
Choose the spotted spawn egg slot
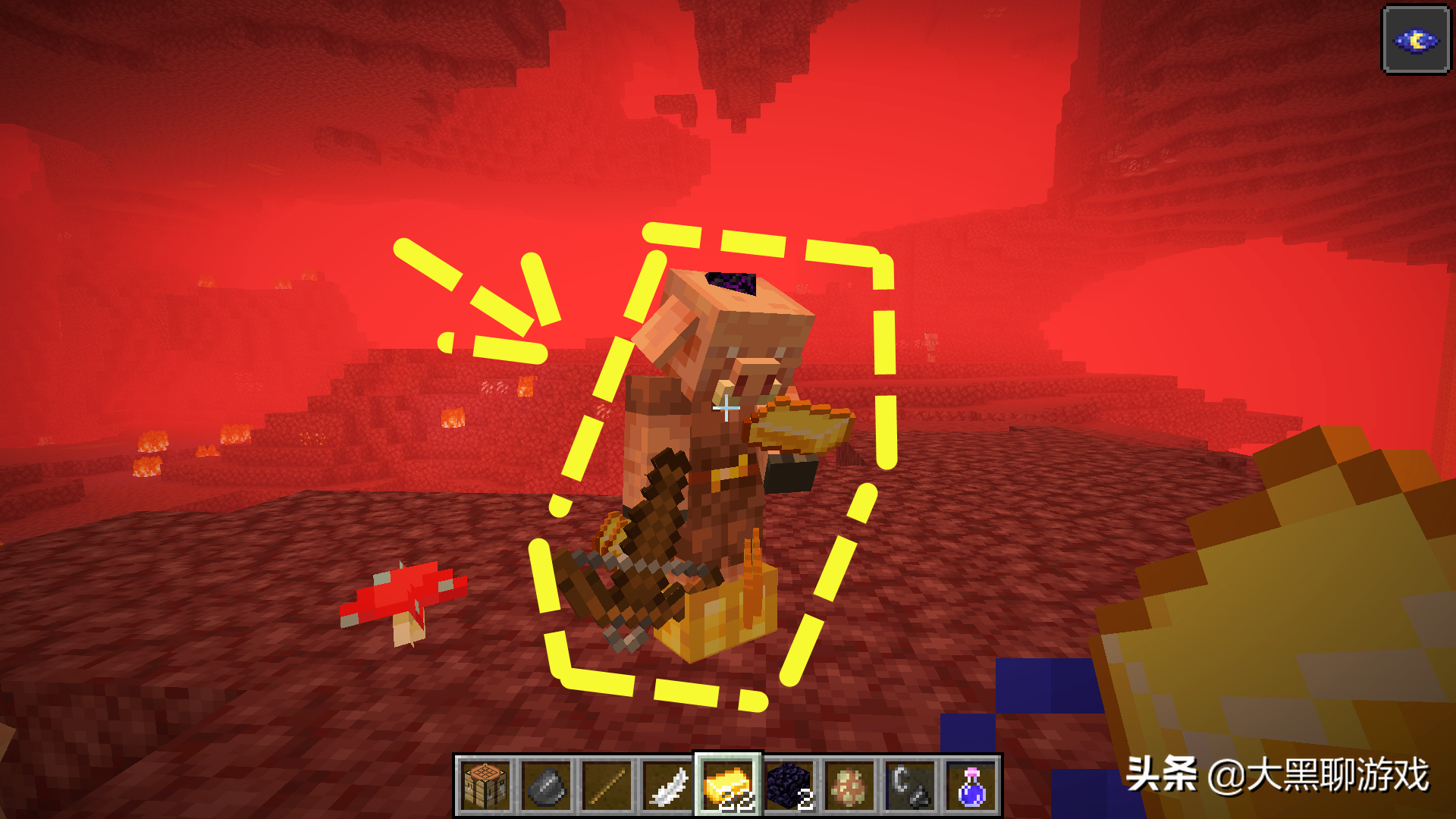click(849, 786)
